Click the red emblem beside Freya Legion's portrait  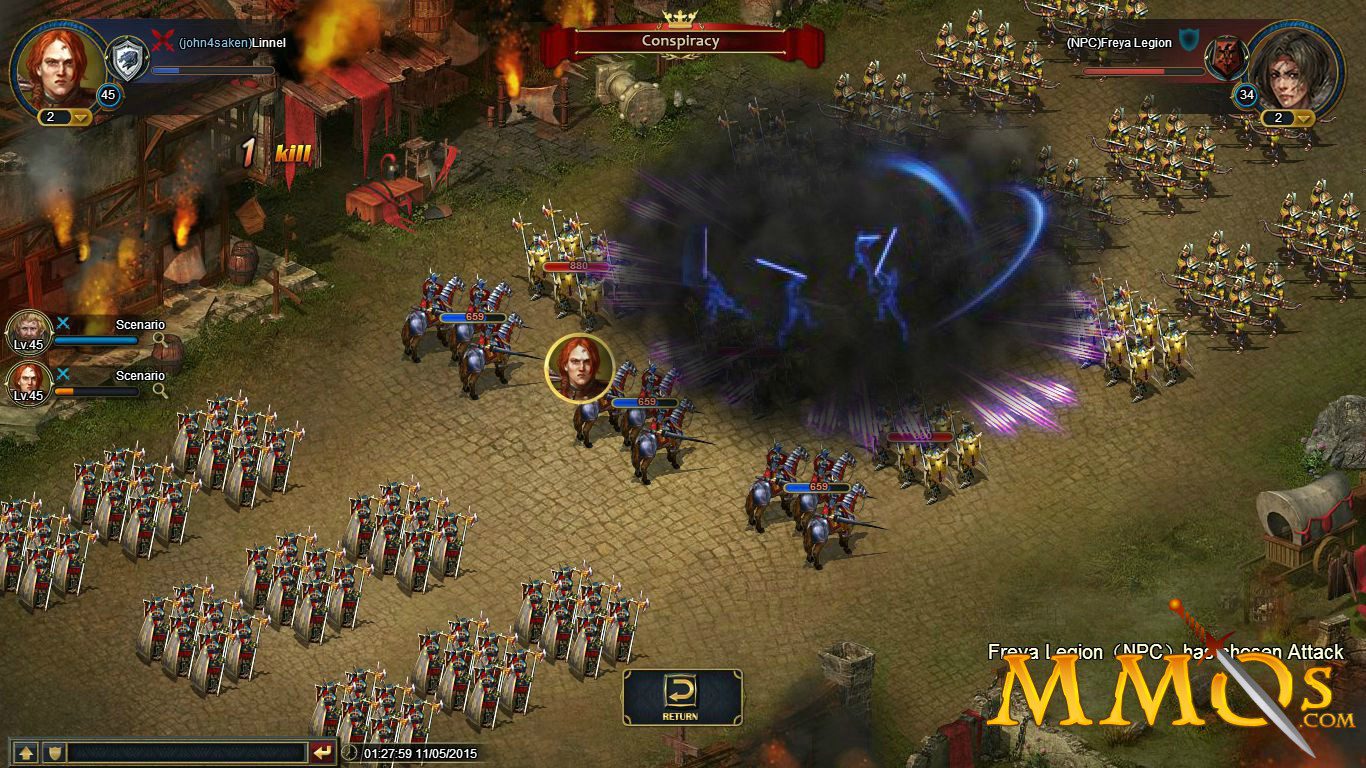click(x=1224, y=58)
